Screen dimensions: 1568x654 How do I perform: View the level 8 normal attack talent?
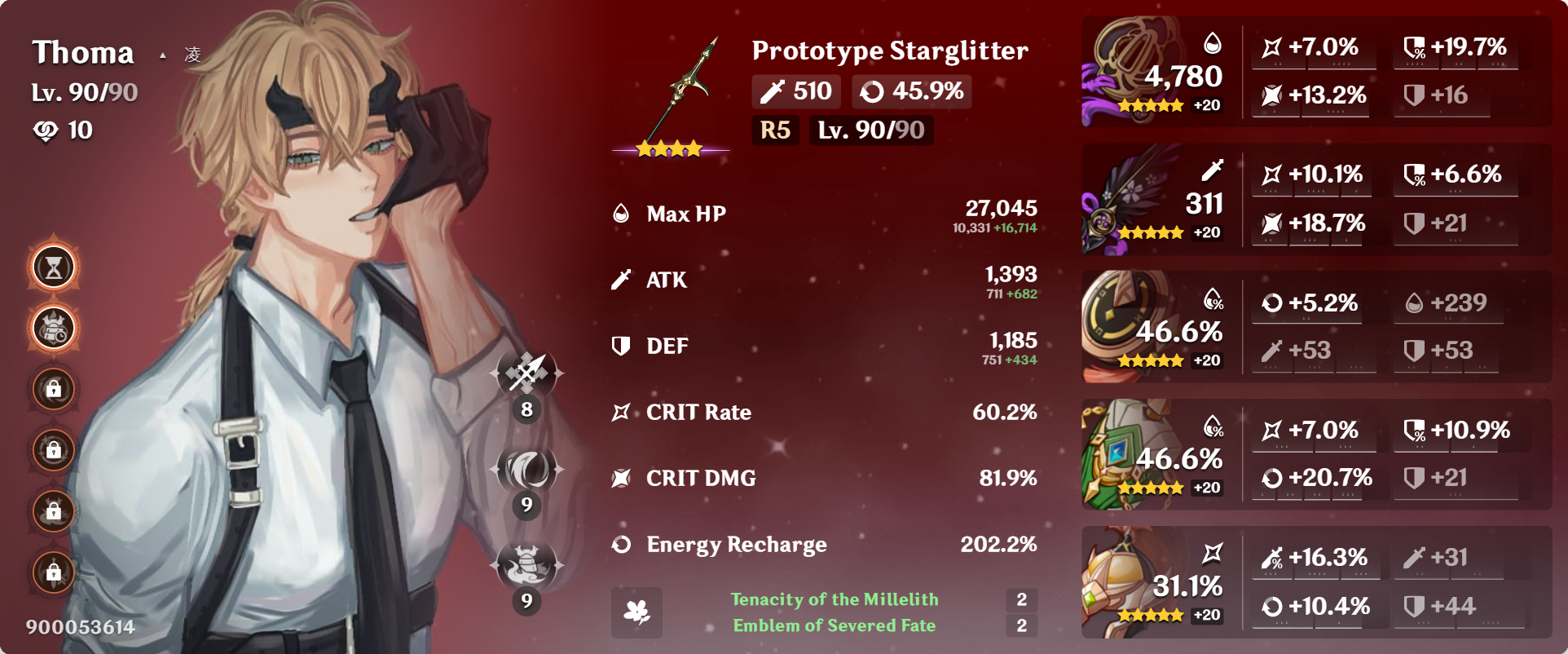[527, 373]
